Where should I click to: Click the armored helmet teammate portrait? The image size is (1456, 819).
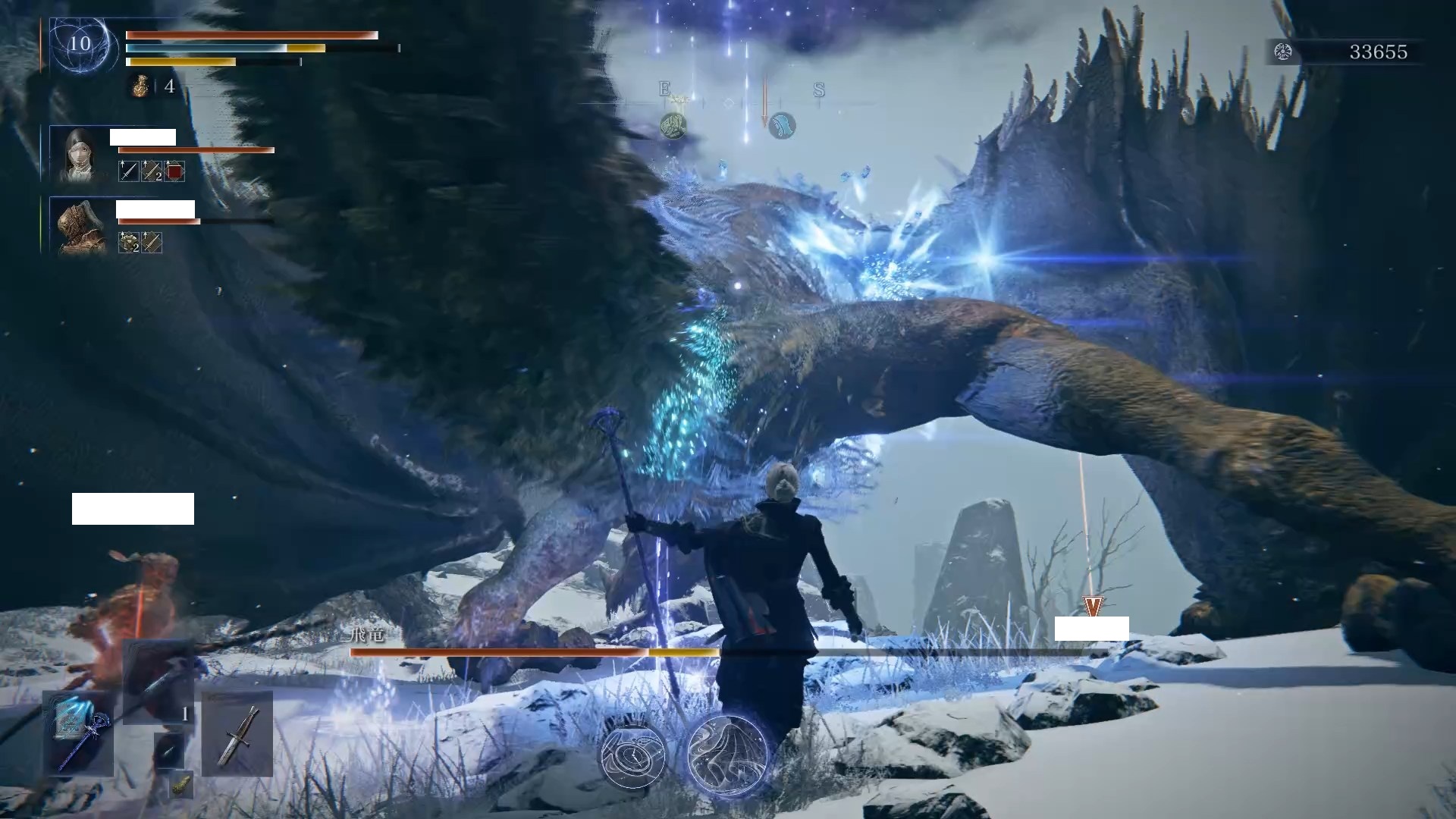pyautogui.click(x=80, y=225)
